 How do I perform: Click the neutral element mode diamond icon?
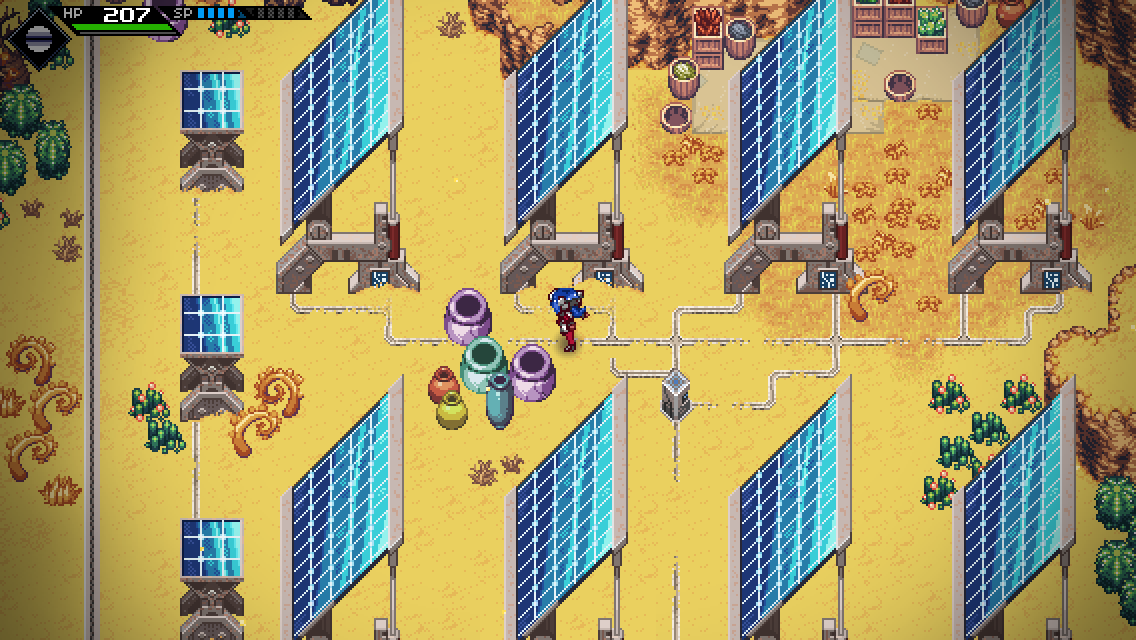coord(37,38)
